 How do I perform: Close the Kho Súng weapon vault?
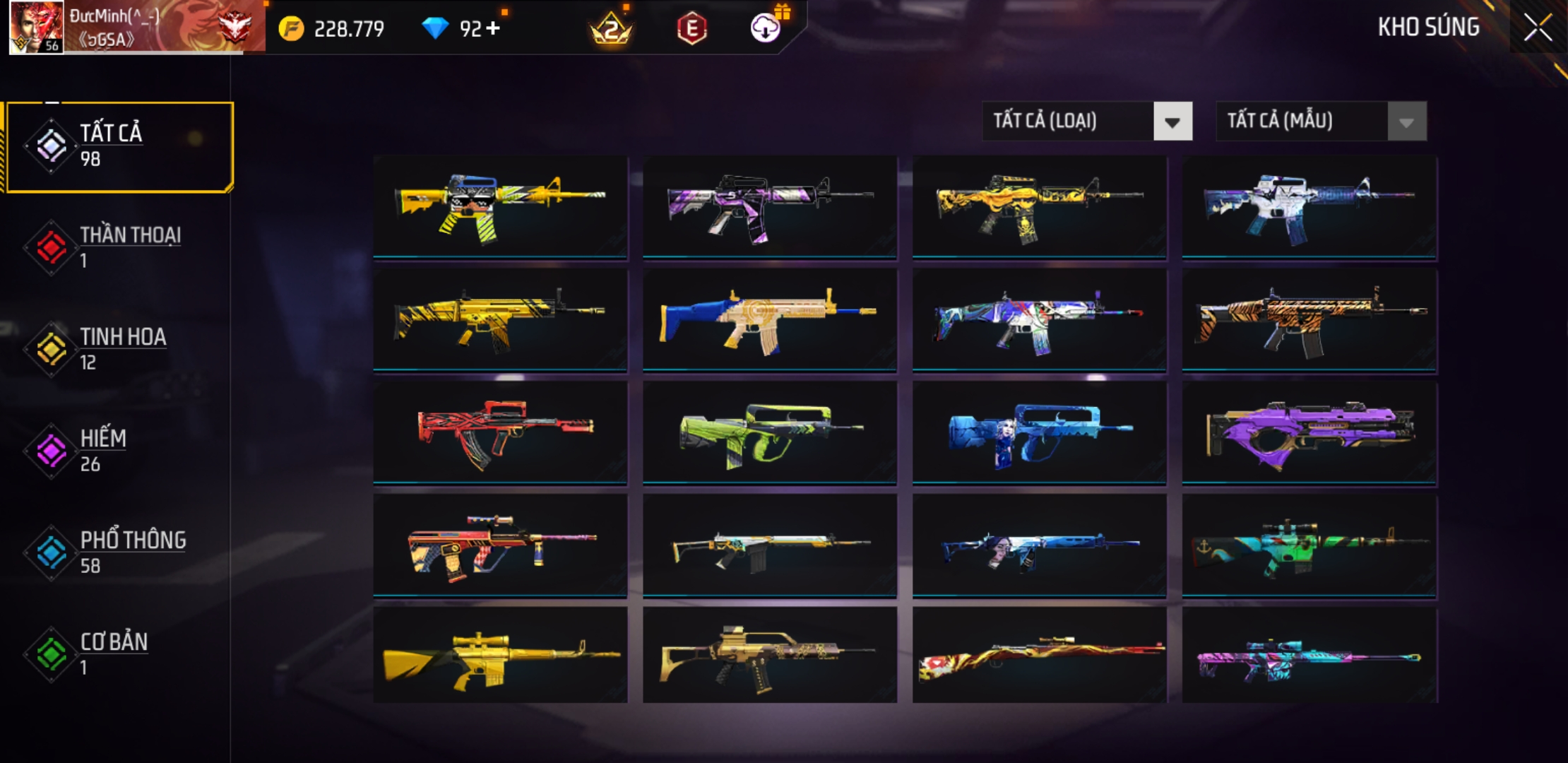(x=1537, y=28)
